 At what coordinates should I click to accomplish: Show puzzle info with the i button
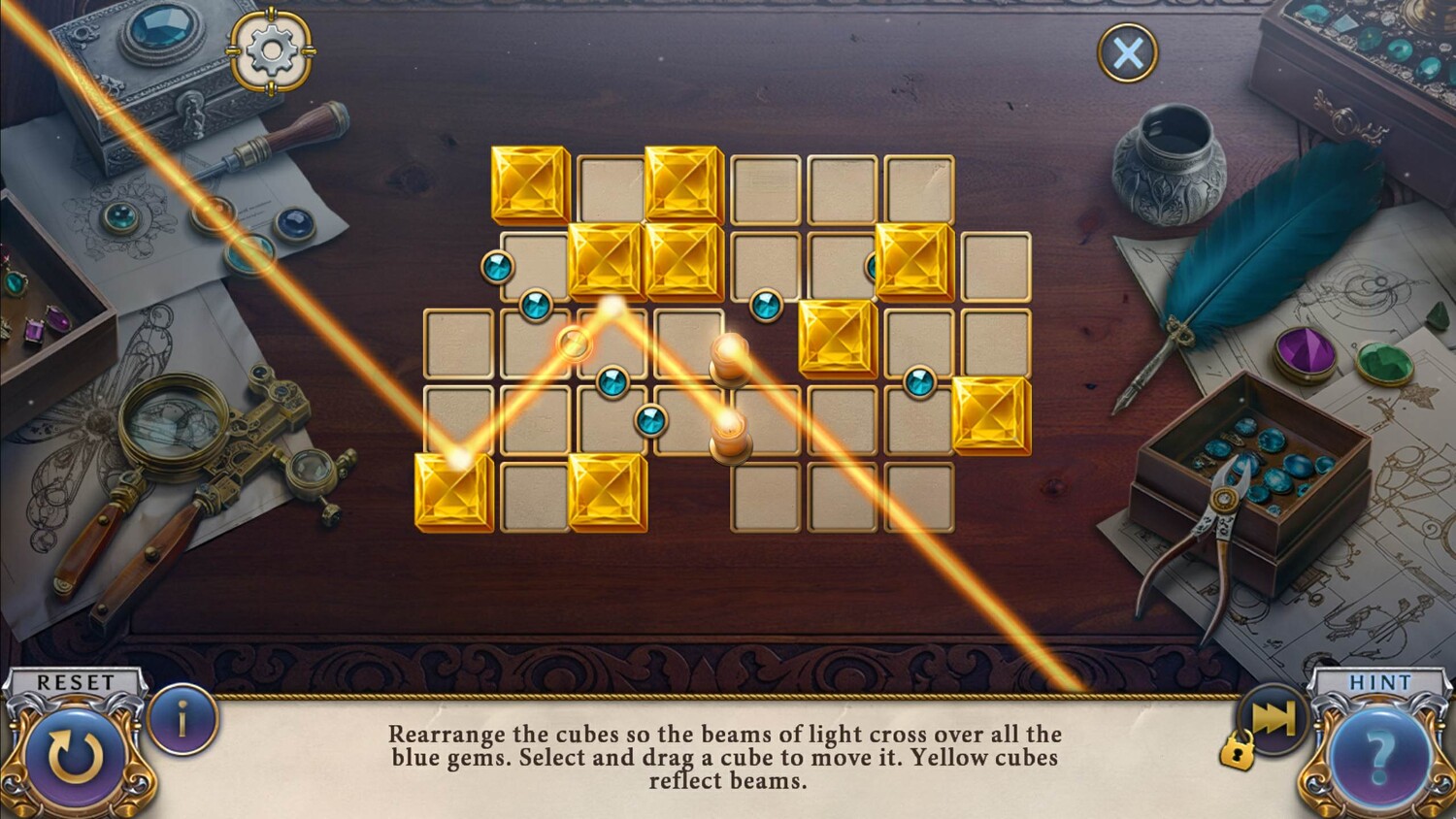point(182,720)
